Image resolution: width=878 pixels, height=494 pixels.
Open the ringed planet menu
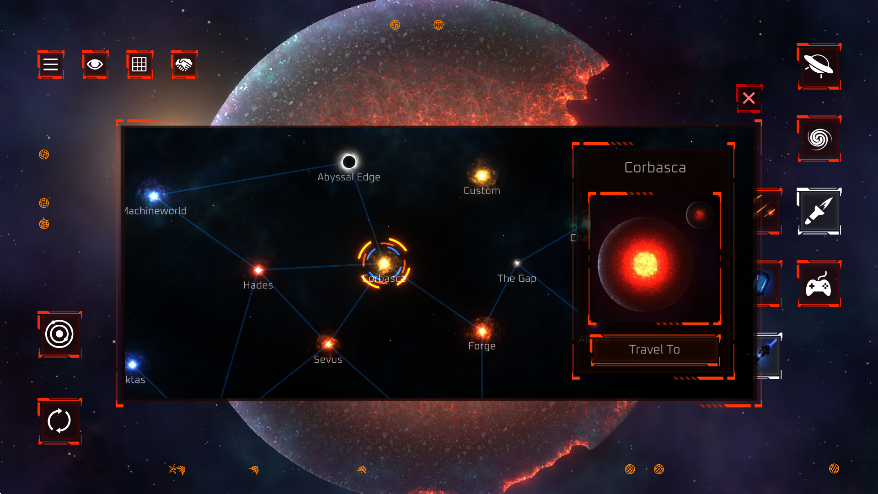(x=819, y=66)
